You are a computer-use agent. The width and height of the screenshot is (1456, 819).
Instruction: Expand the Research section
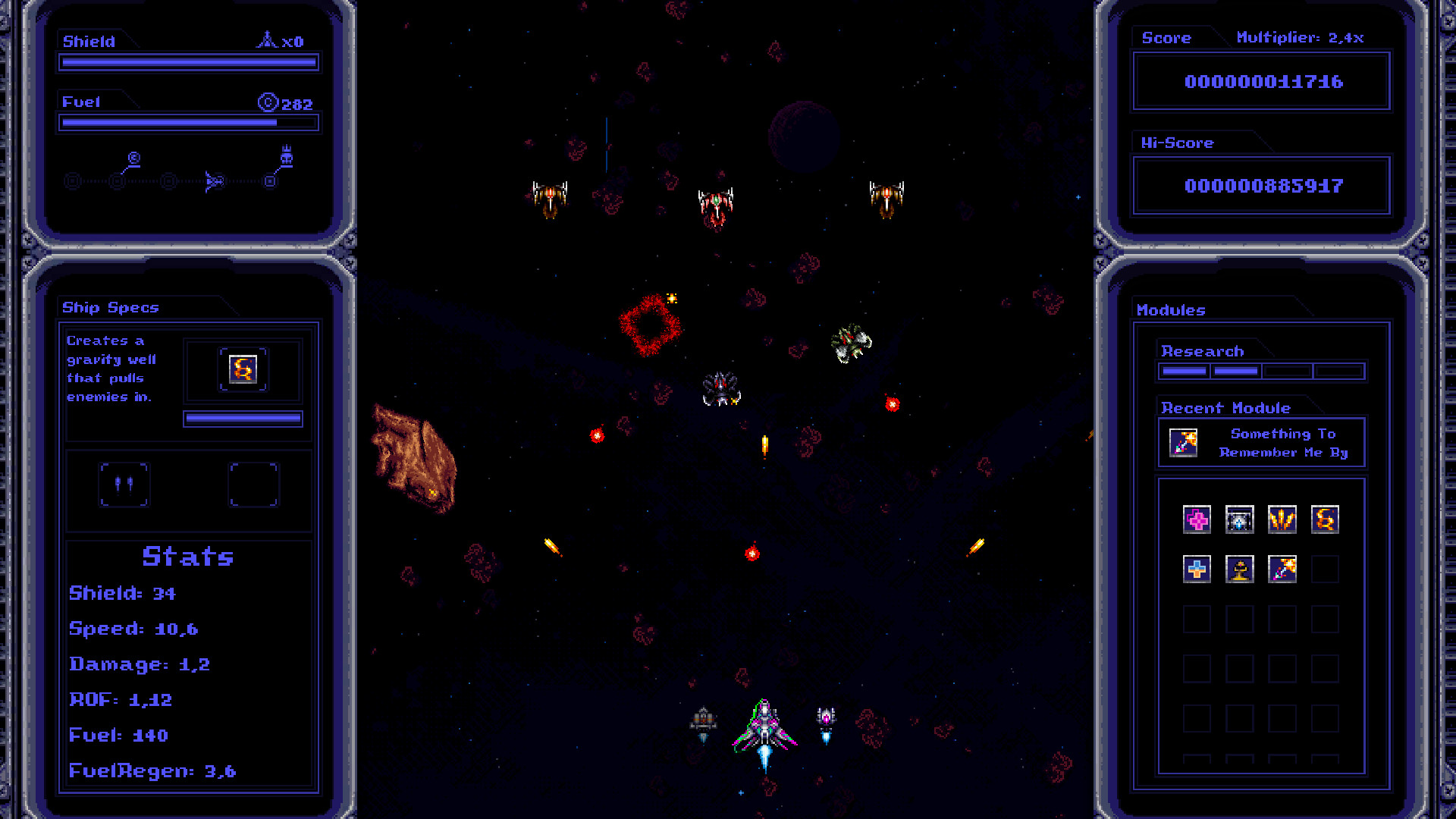(x=1202, y=350)
